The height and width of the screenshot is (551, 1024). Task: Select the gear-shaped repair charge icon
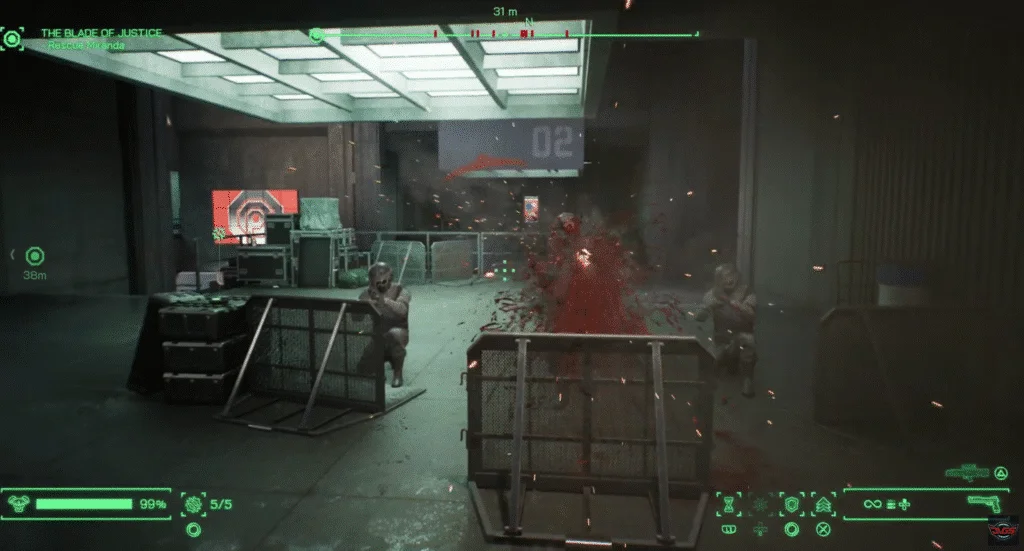[192, 504]
